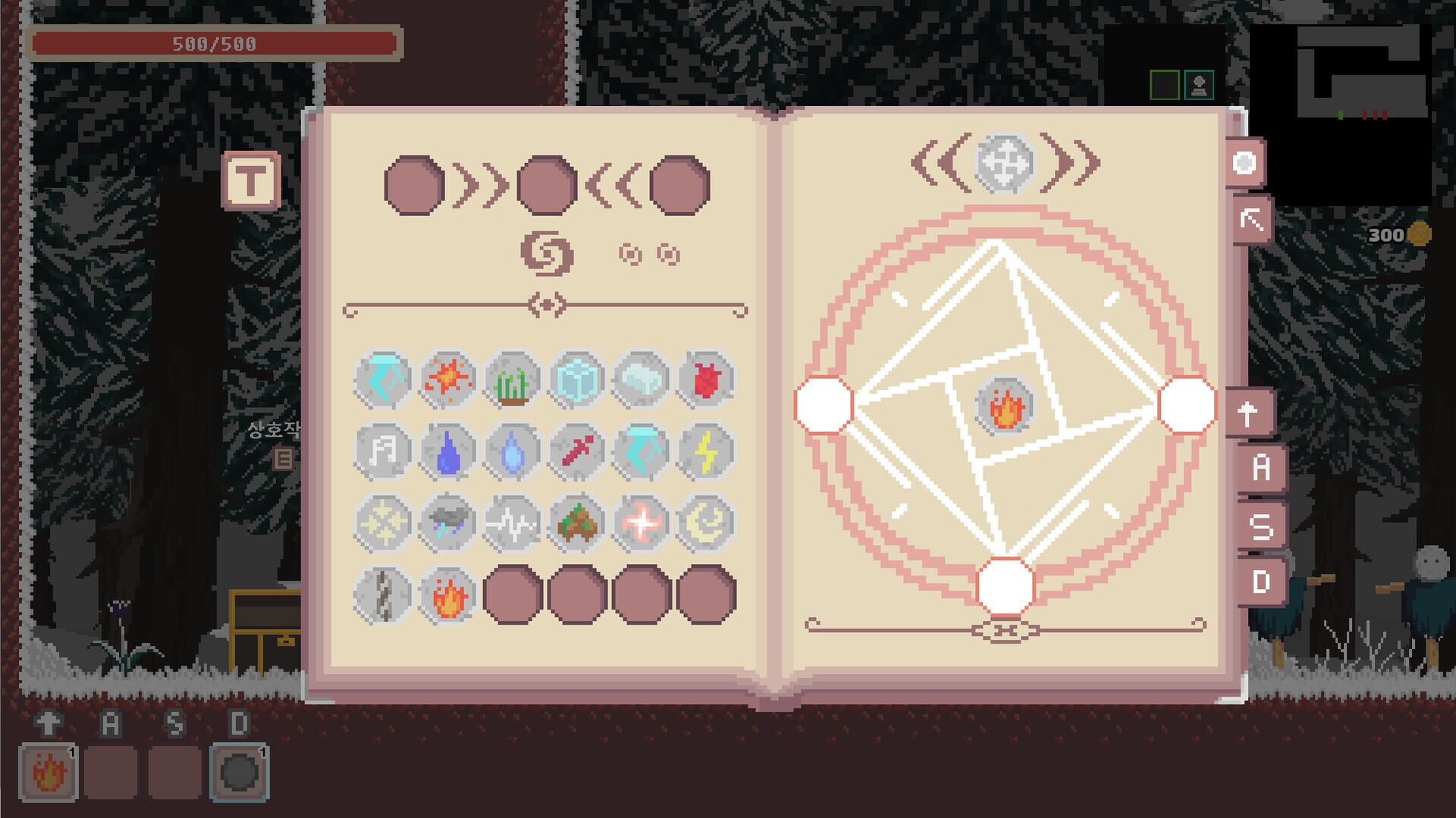Toggle the first small loop icon beside the spiral
Viewport: 1456px width, 818px height.
pos(629,254)
